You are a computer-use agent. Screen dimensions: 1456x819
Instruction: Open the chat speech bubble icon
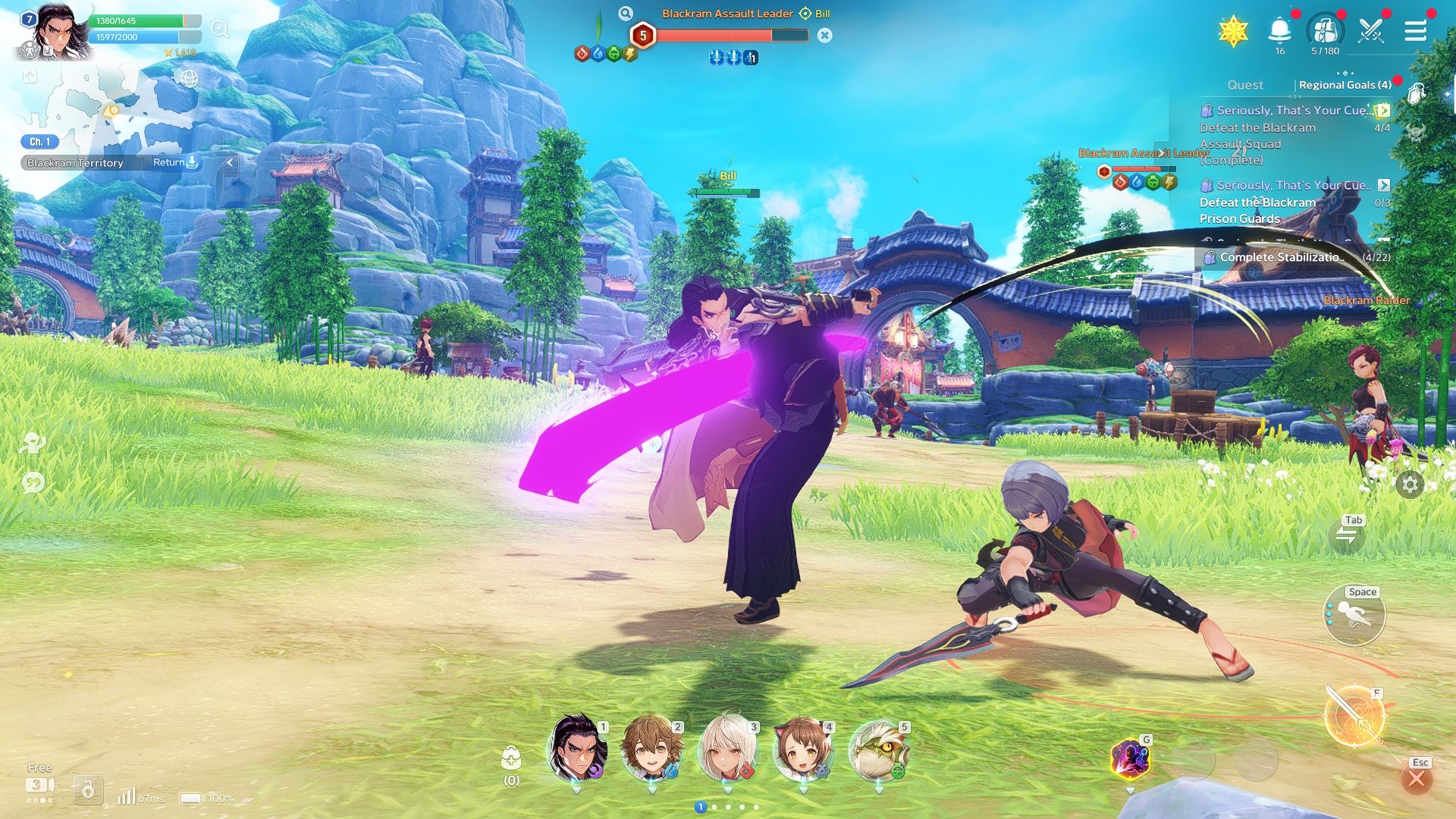(33, 483)
